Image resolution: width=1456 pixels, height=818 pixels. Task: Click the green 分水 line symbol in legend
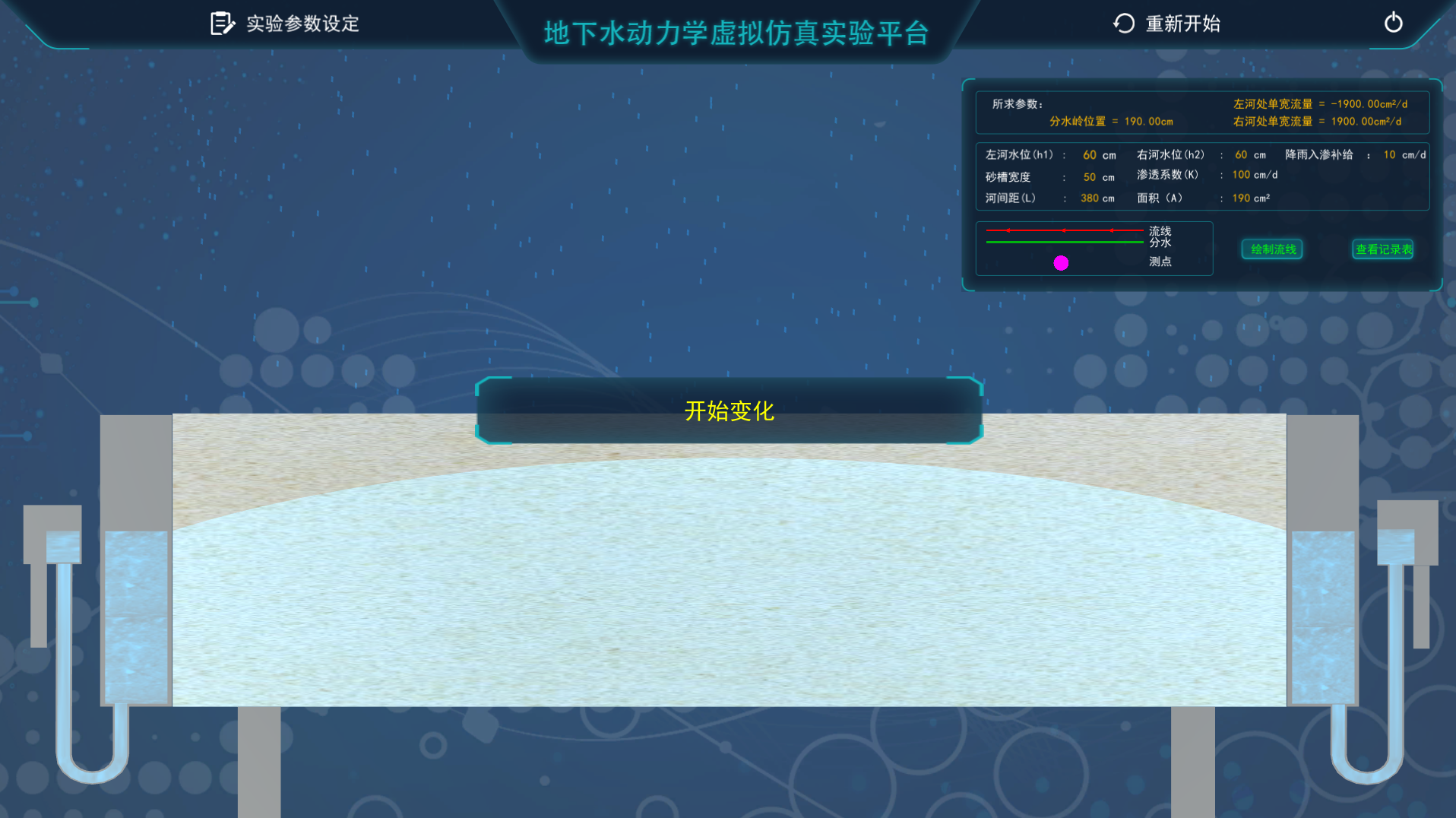pos(1063,242)
